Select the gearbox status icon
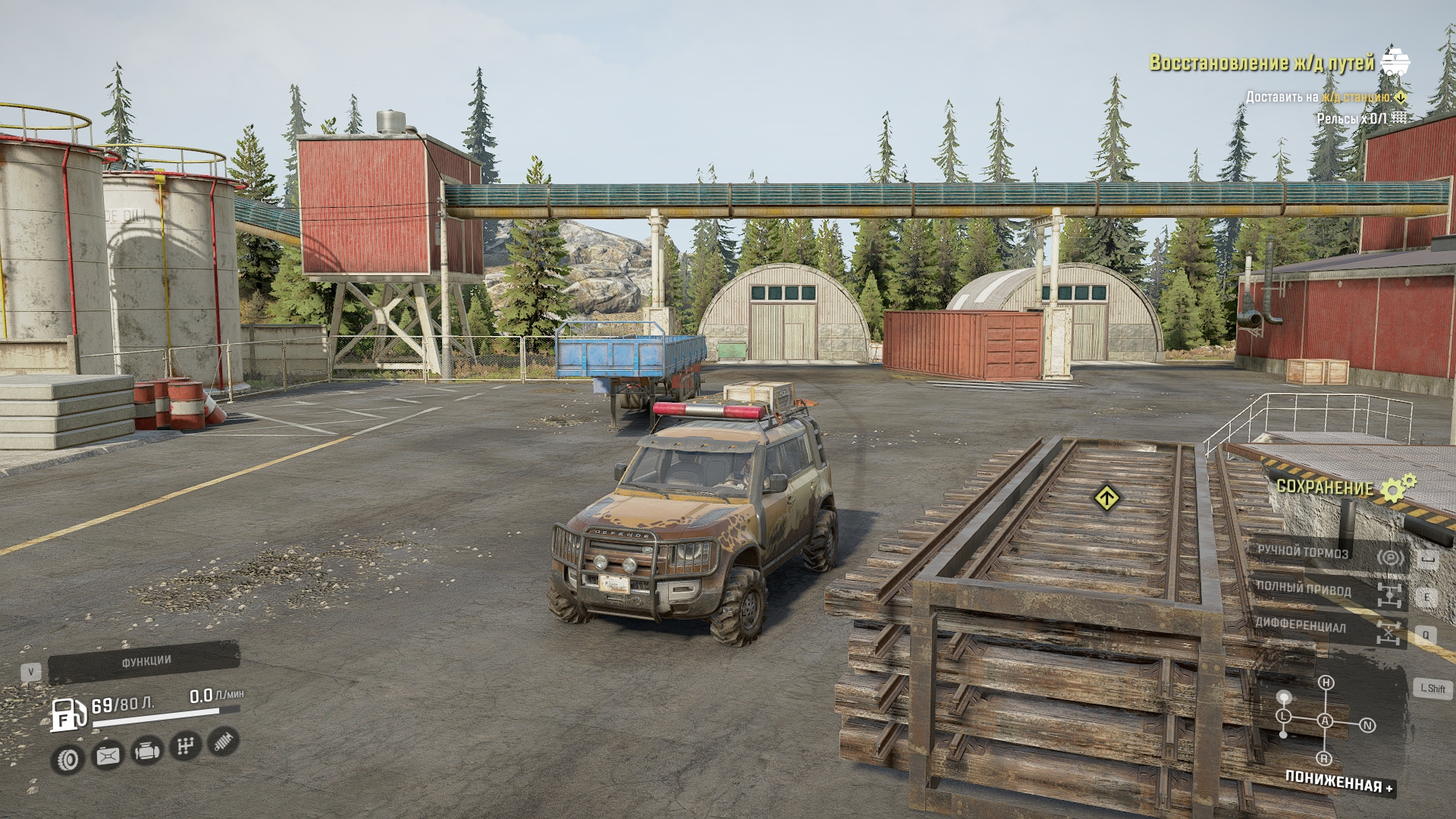 click(184, 747)
